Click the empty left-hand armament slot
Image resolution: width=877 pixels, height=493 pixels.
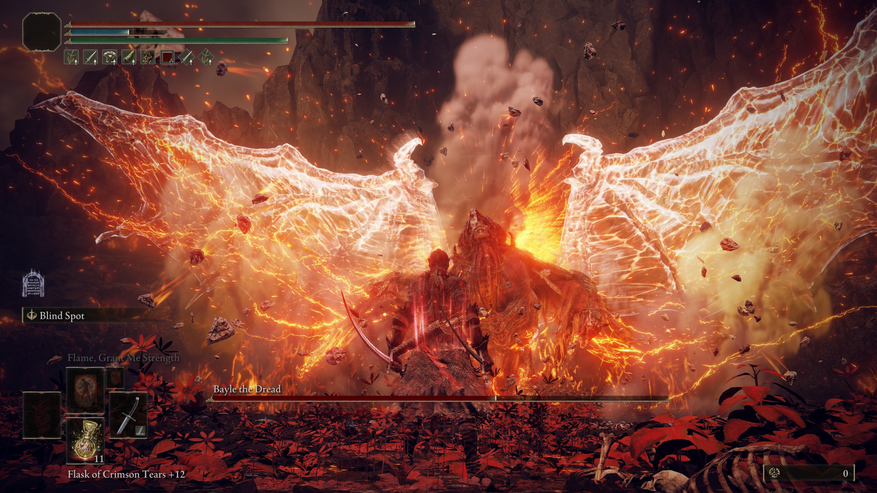click(x=42, y=414)
